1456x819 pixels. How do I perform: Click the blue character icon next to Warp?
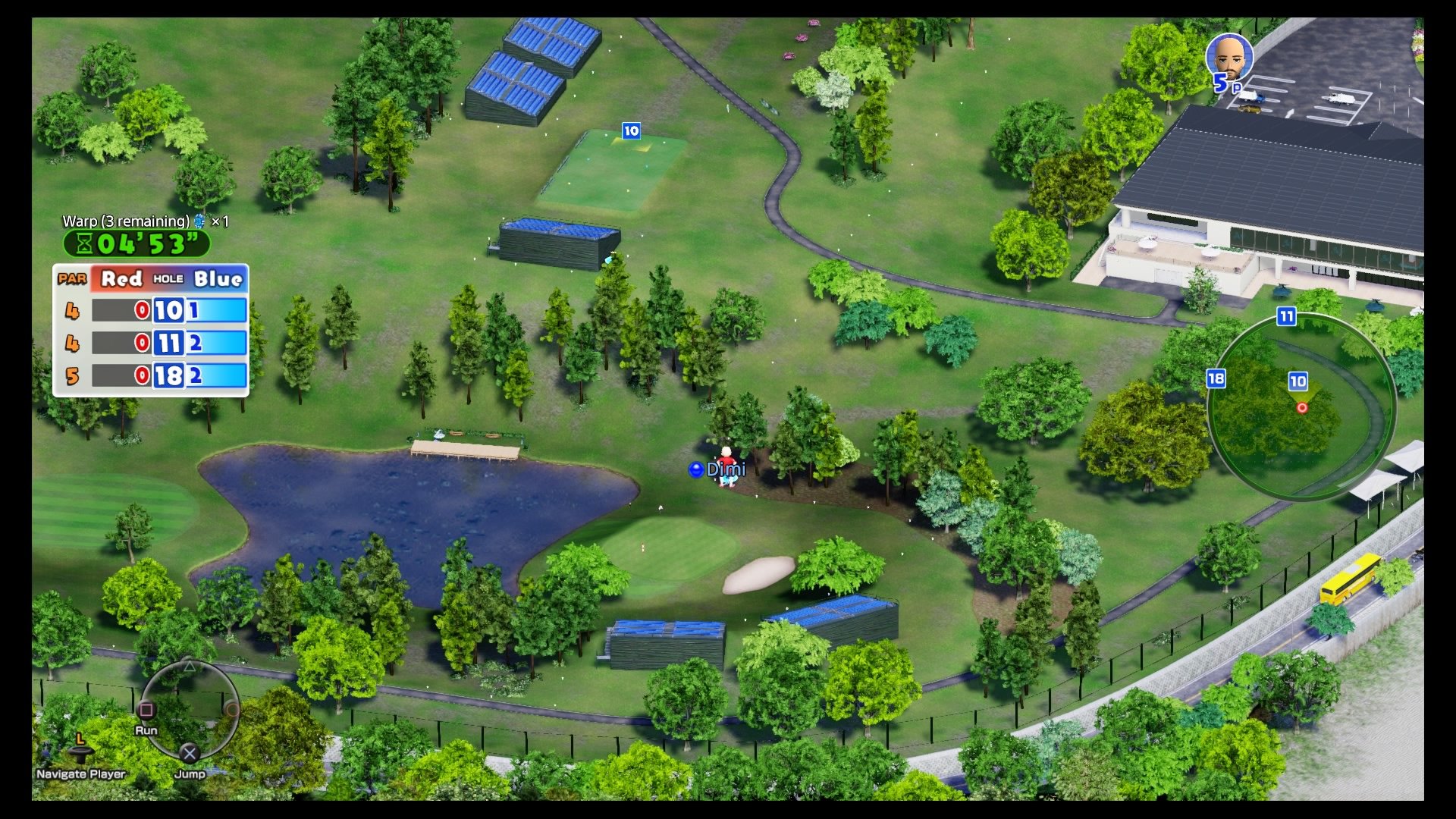pyautogui.click(x=198, y=223)
